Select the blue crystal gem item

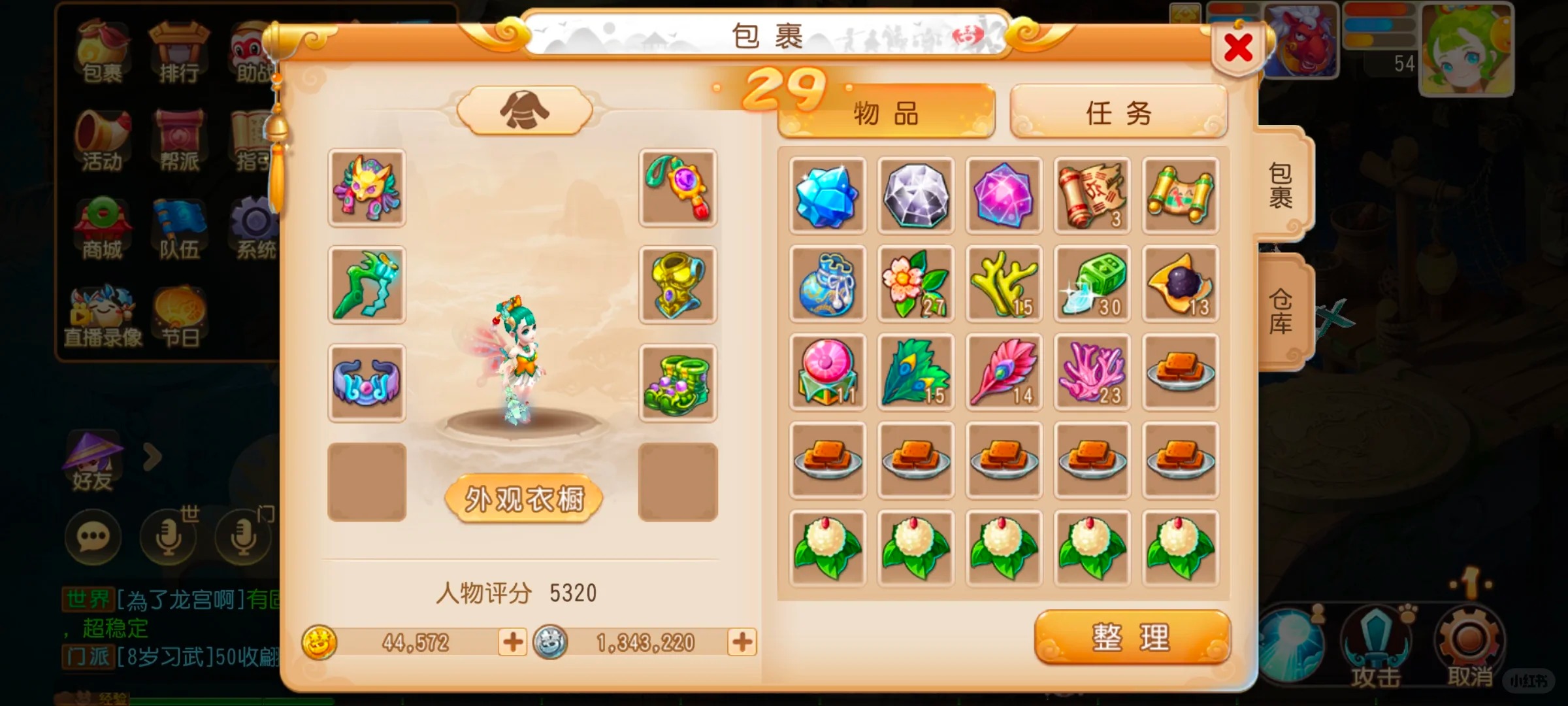point(827,195)
